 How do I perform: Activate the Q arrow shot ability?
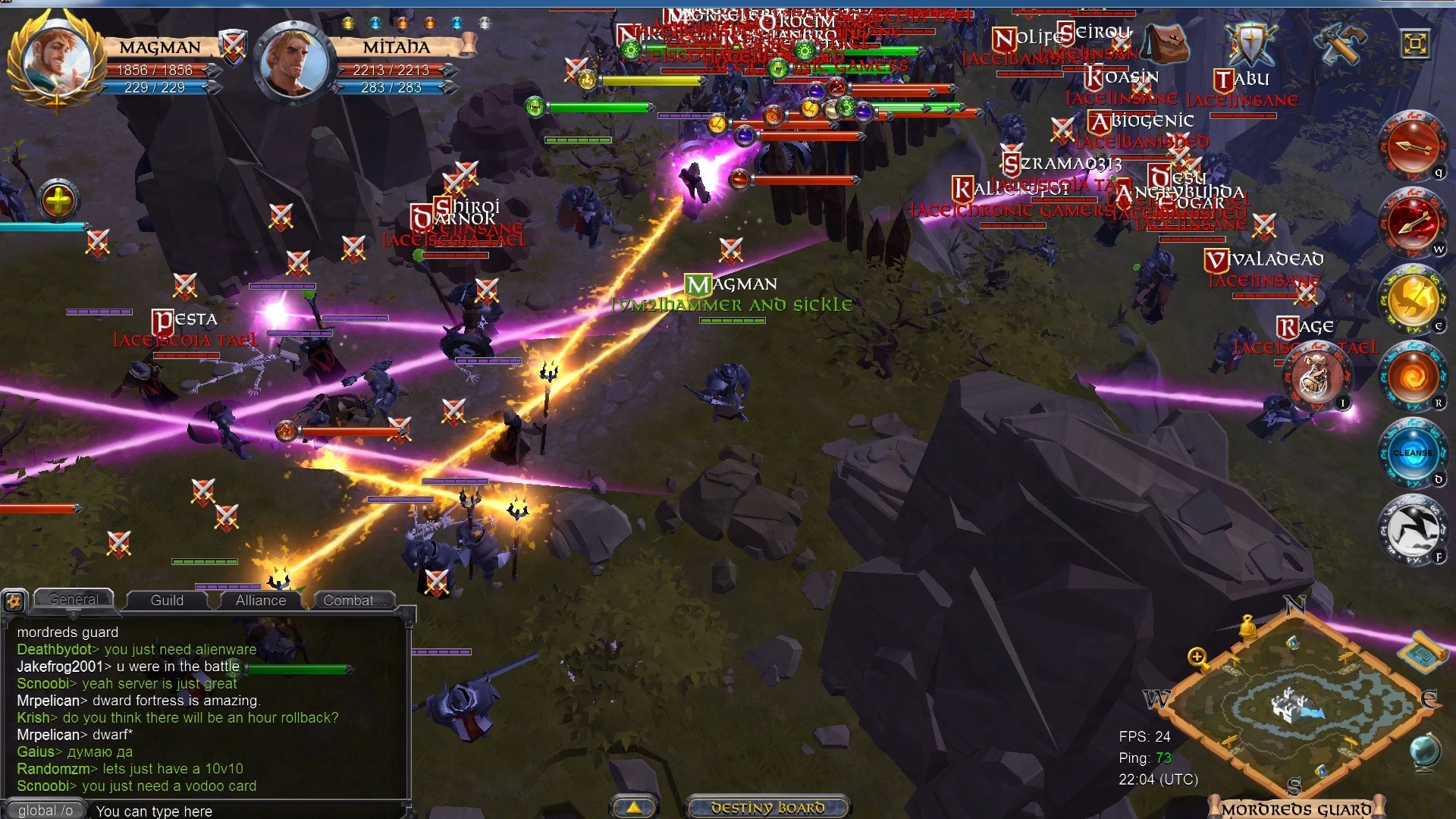1412,146
